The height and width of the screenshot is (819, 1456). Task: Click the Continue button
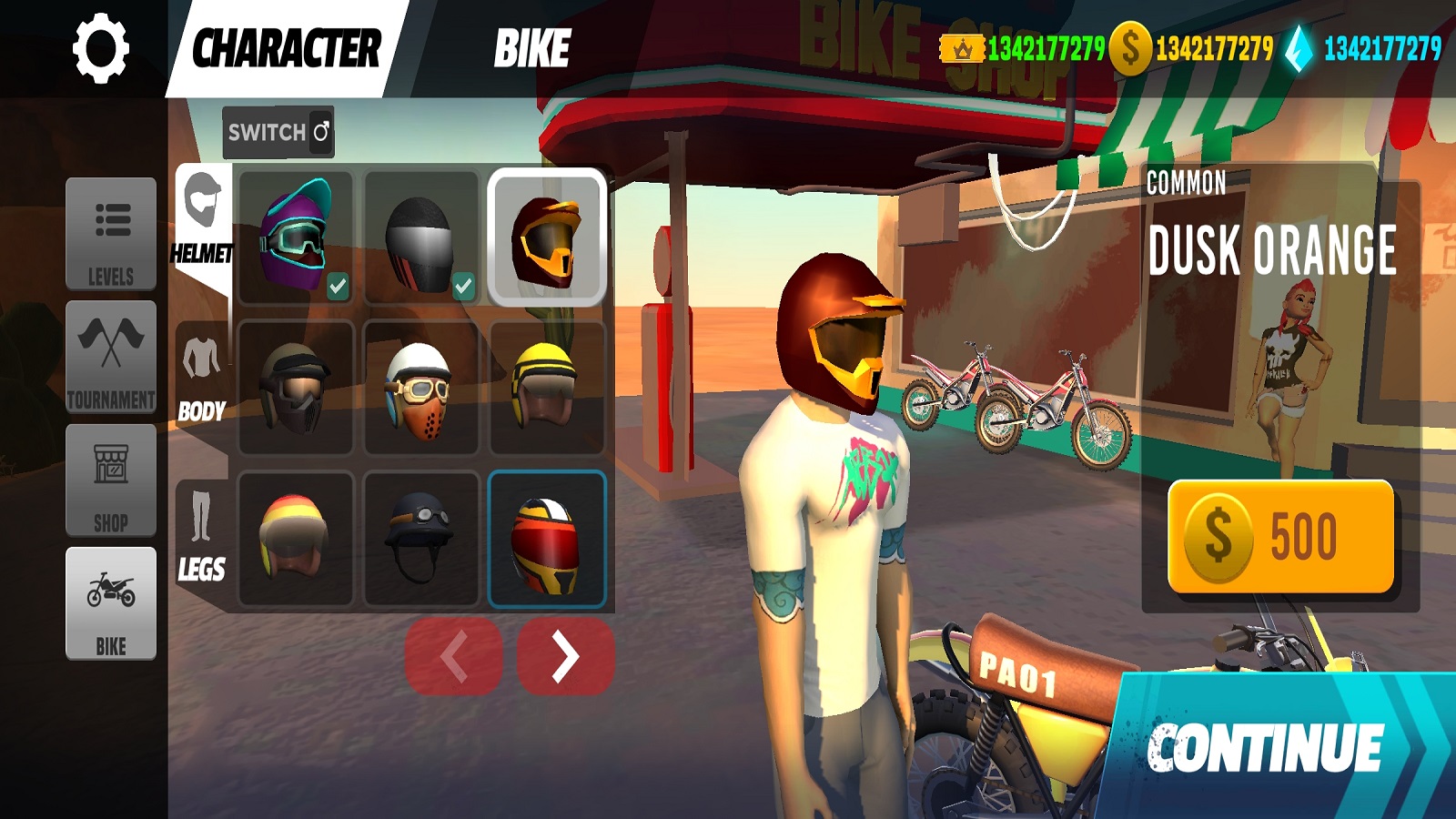[x=1274, y=748]
